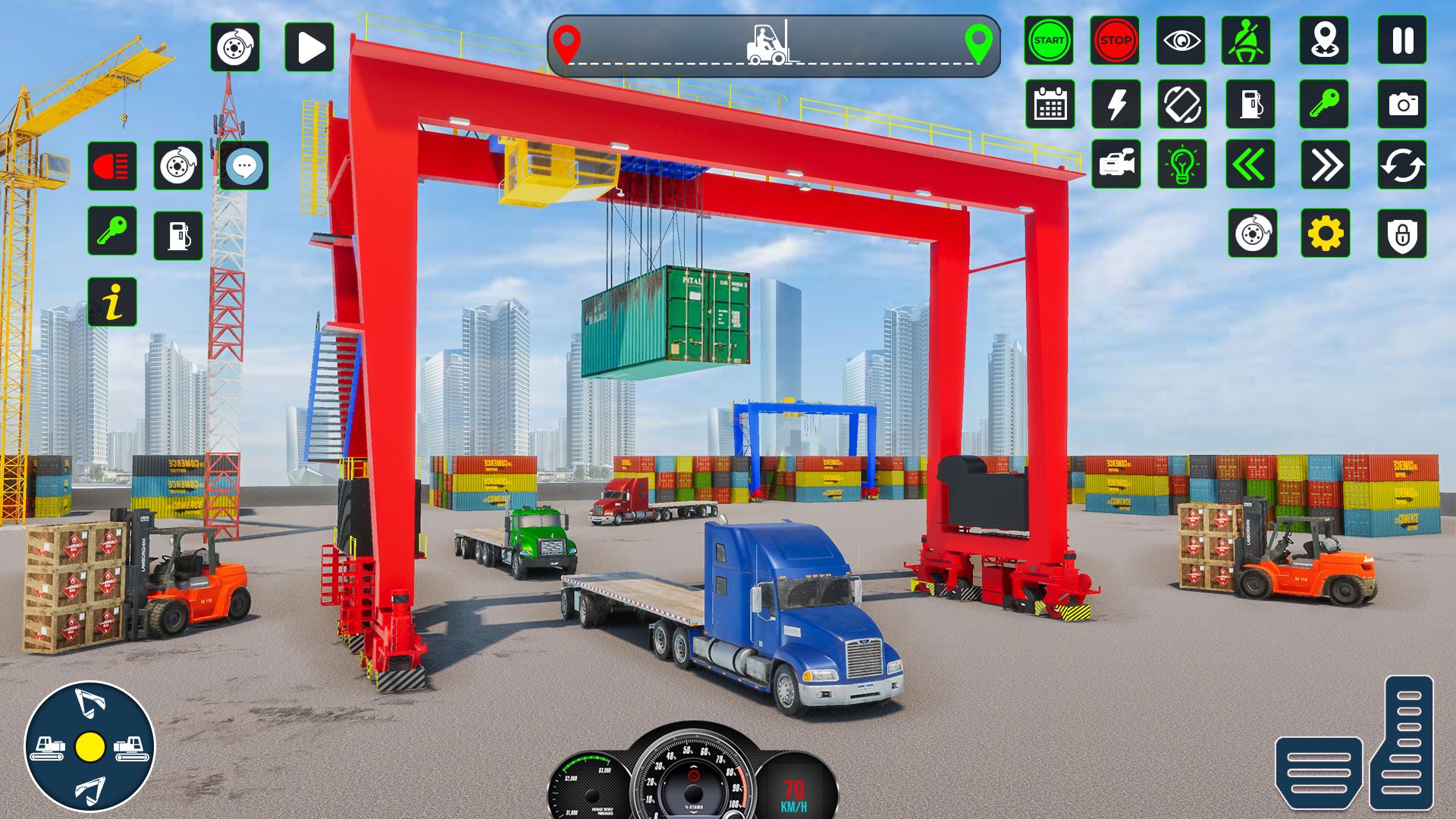Open settings with the yellow gear
The height and width of the screenshot is (819, 1456).
tap(1325, 233)
